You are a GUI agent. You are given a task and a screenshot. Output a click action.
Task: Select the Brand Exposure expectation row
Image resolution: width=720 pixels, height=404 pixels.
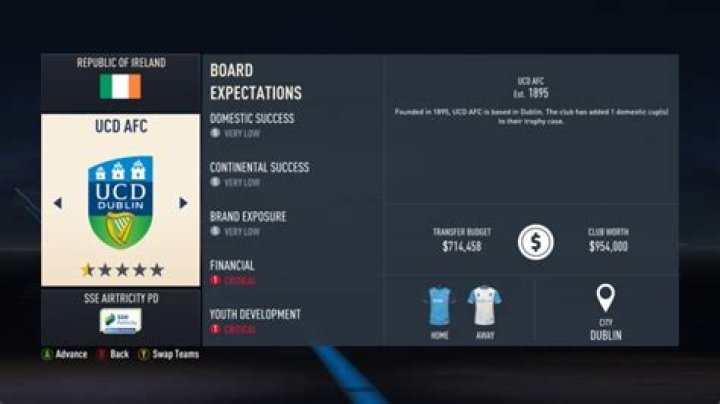[248, 222]
